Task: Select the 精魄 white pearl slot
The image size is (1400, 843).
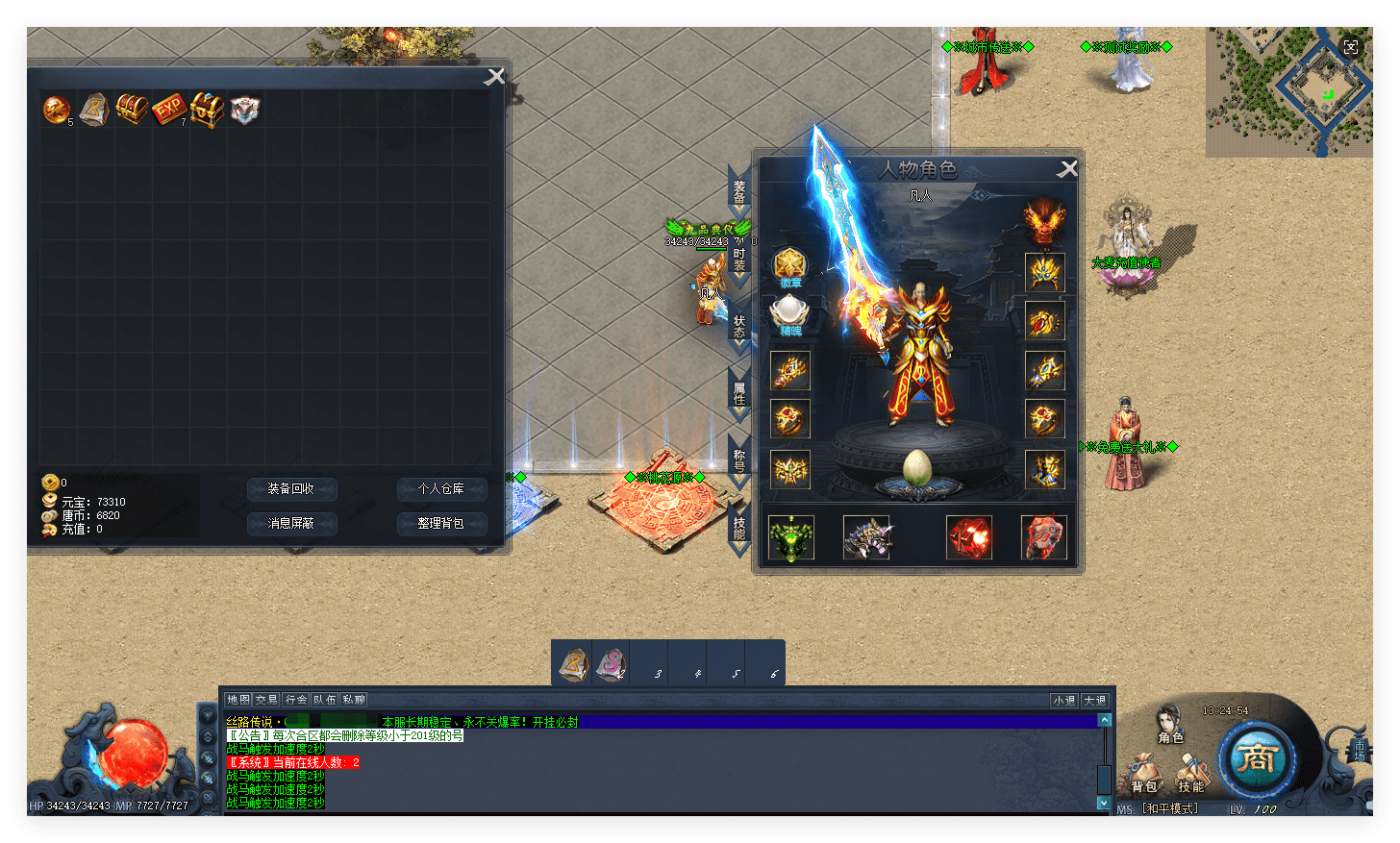Action: click(790, 313)
